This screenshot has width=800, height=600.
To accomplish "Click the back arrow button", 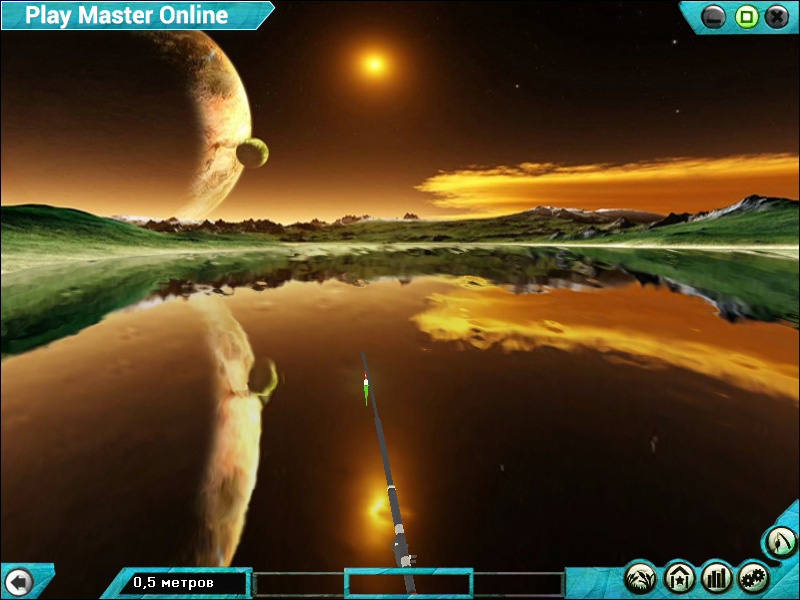I will pyautogui.click(x=18, y=581).
